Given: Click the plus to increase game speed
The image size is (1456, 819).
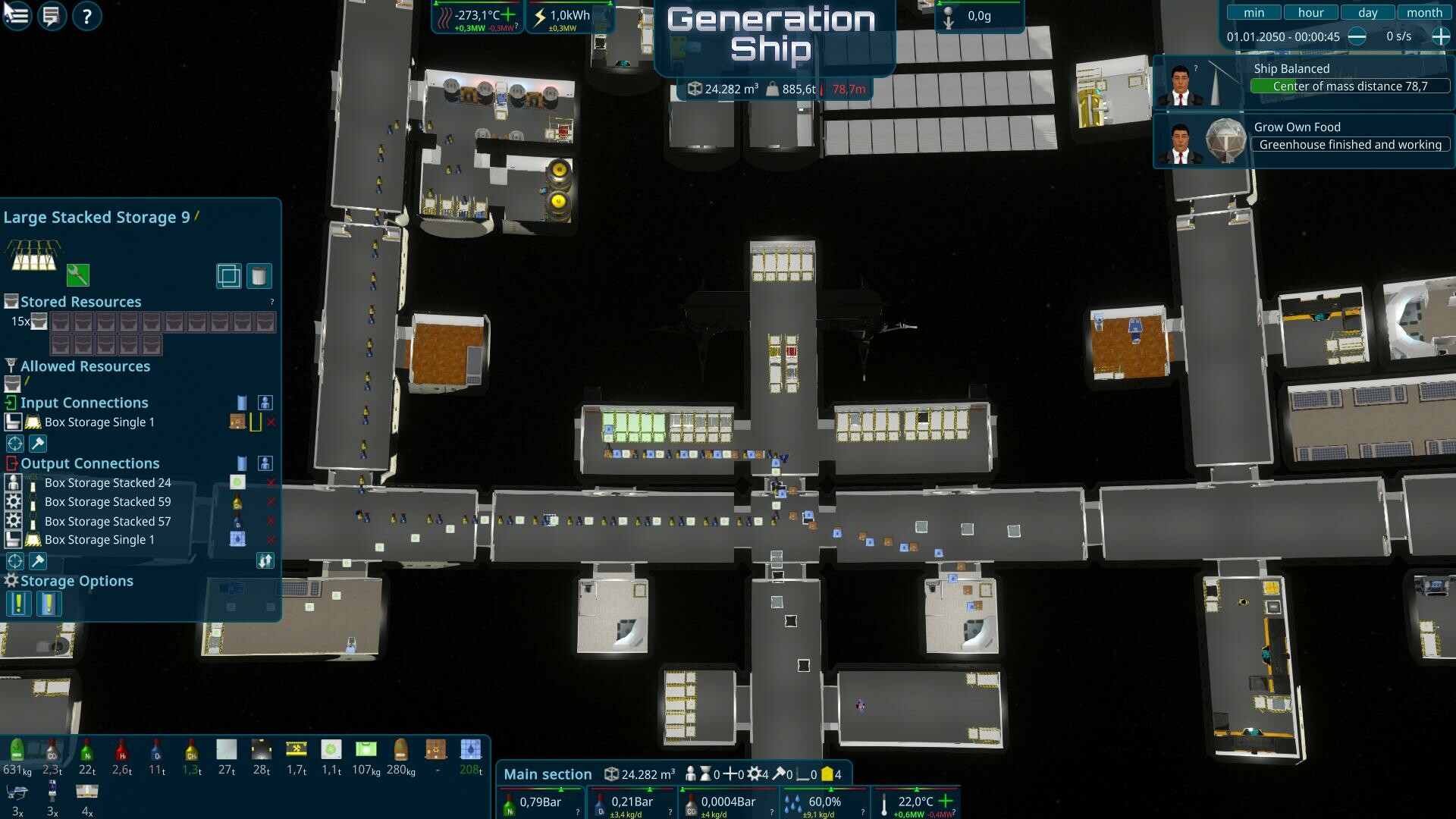Looking at the screenshot, I should coord(1439,36).
